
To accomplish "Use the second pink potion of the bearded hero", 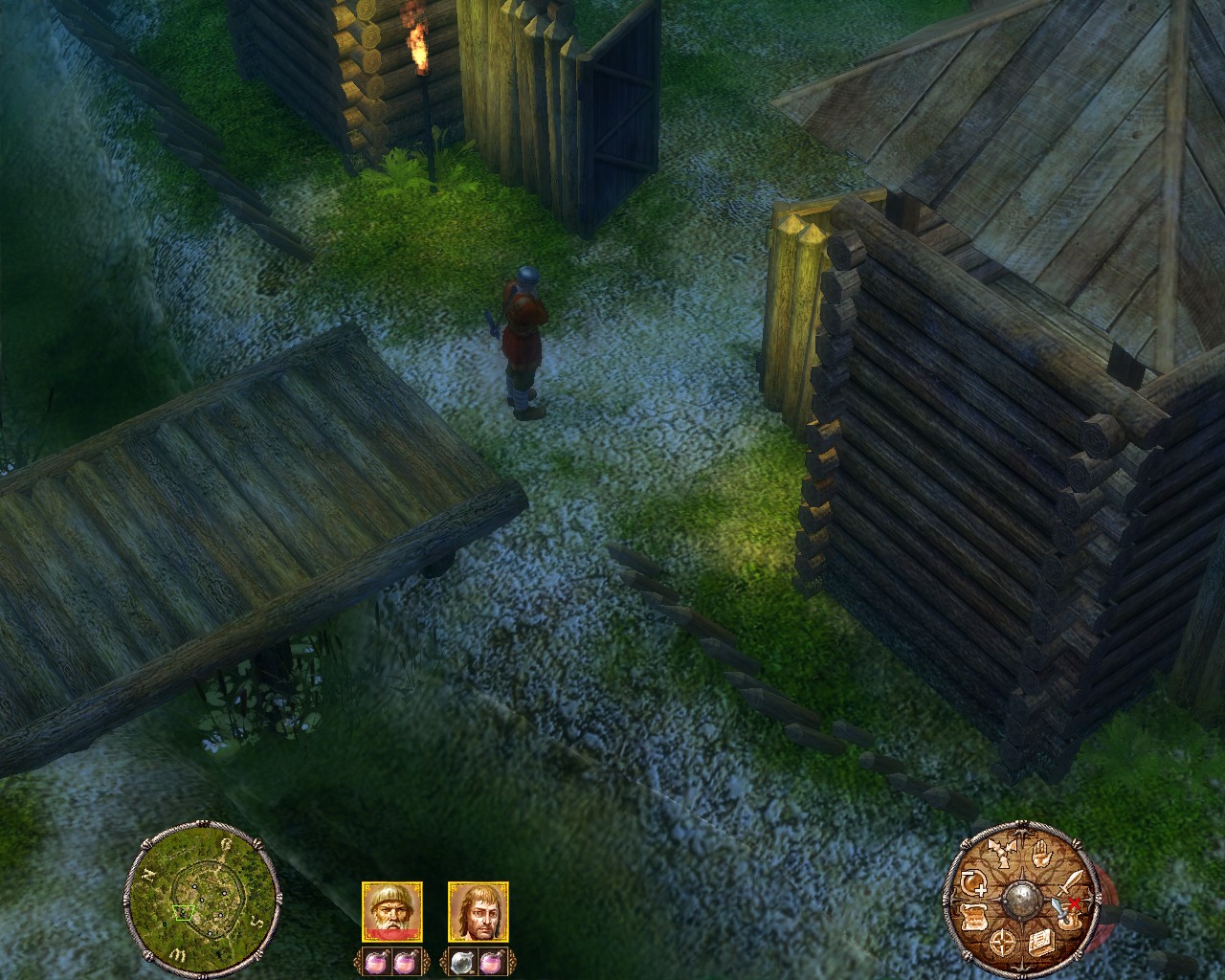I will pos(405,960).
